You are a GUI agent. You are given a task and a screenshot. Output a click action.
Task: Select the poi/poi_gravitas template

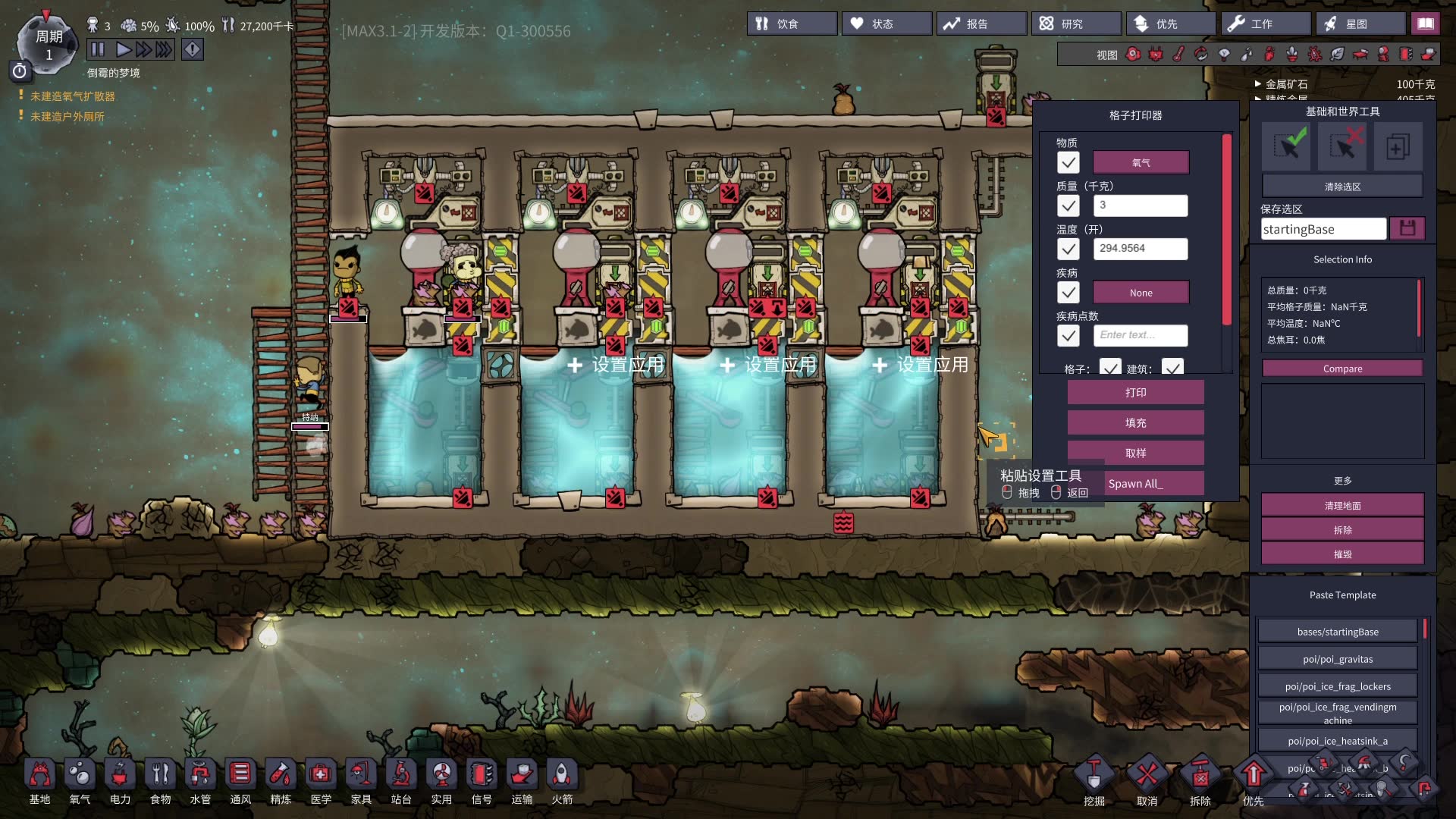(1338, 659)
